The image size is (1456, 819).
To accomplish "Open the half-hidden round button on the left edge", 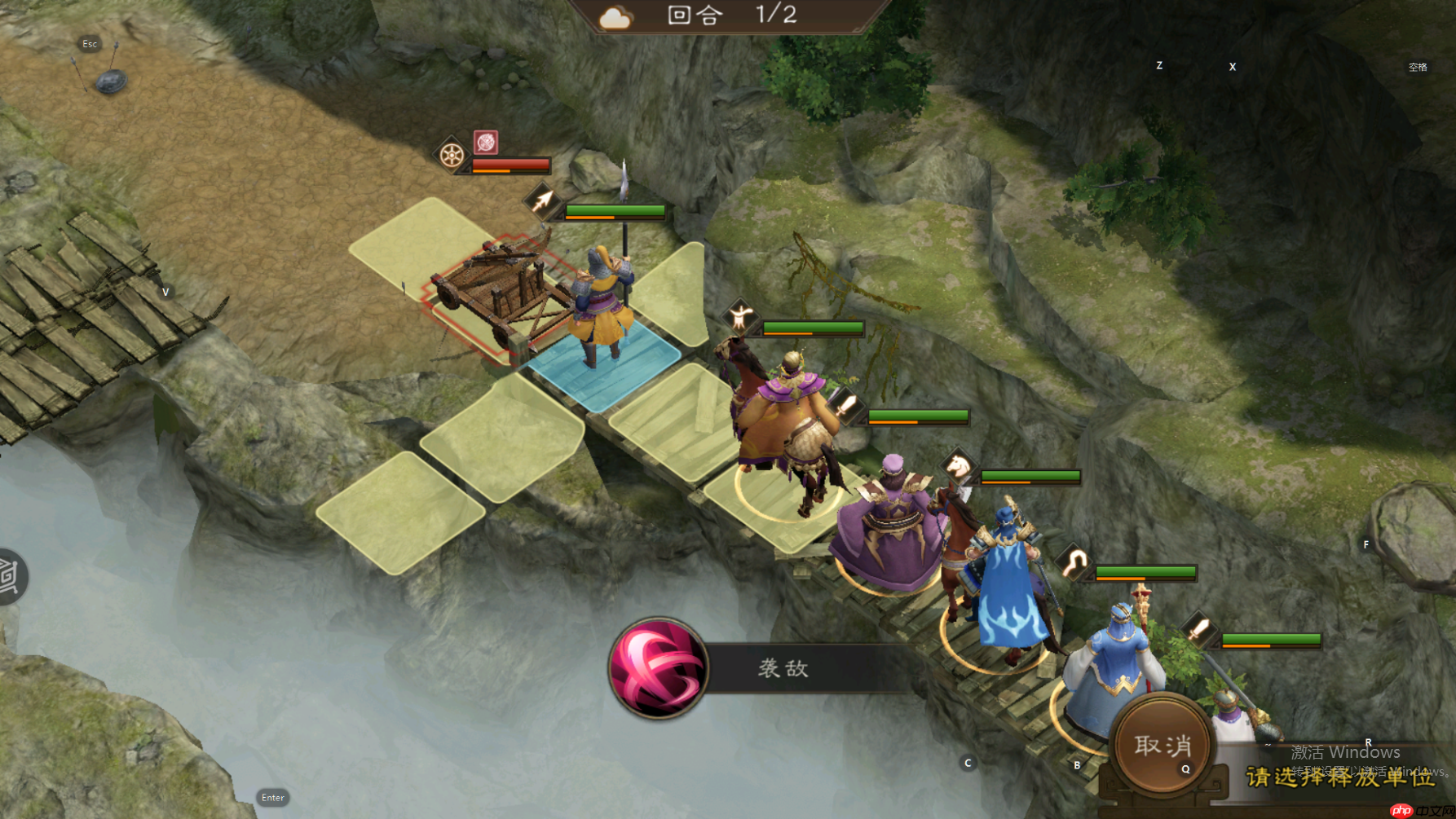I will 11,576.
